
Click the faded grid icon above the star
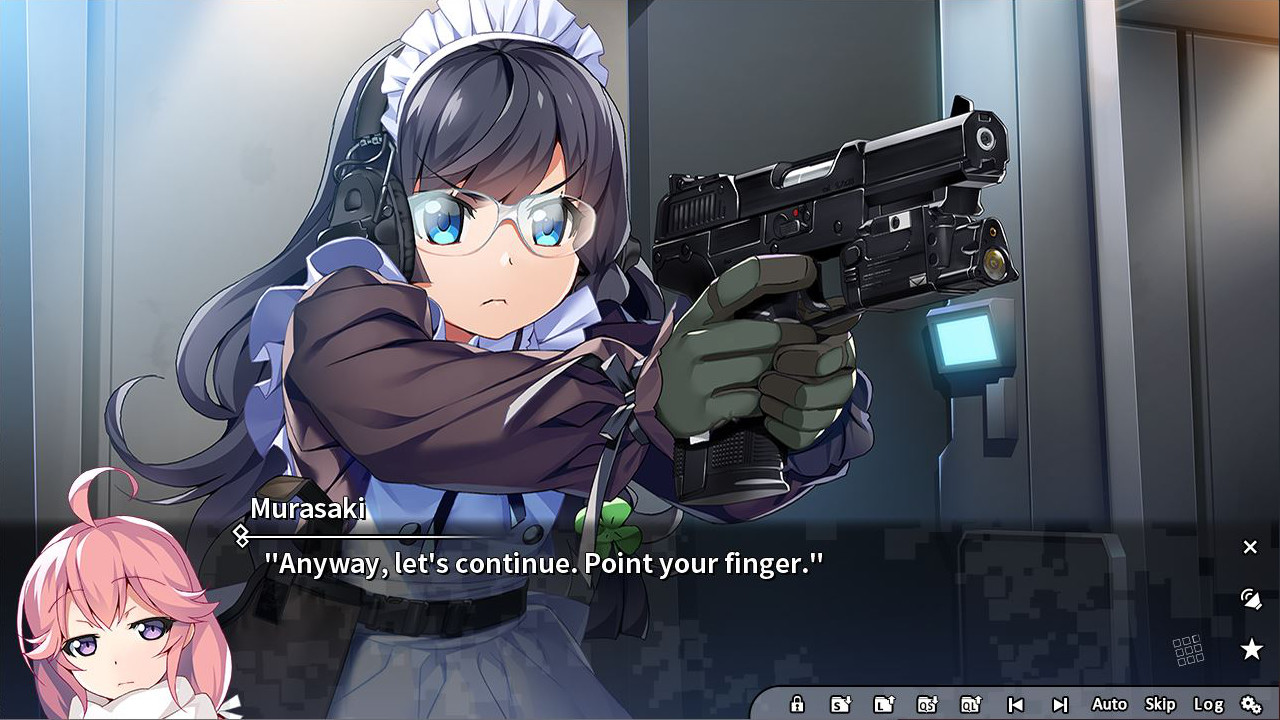(1186, 650)
